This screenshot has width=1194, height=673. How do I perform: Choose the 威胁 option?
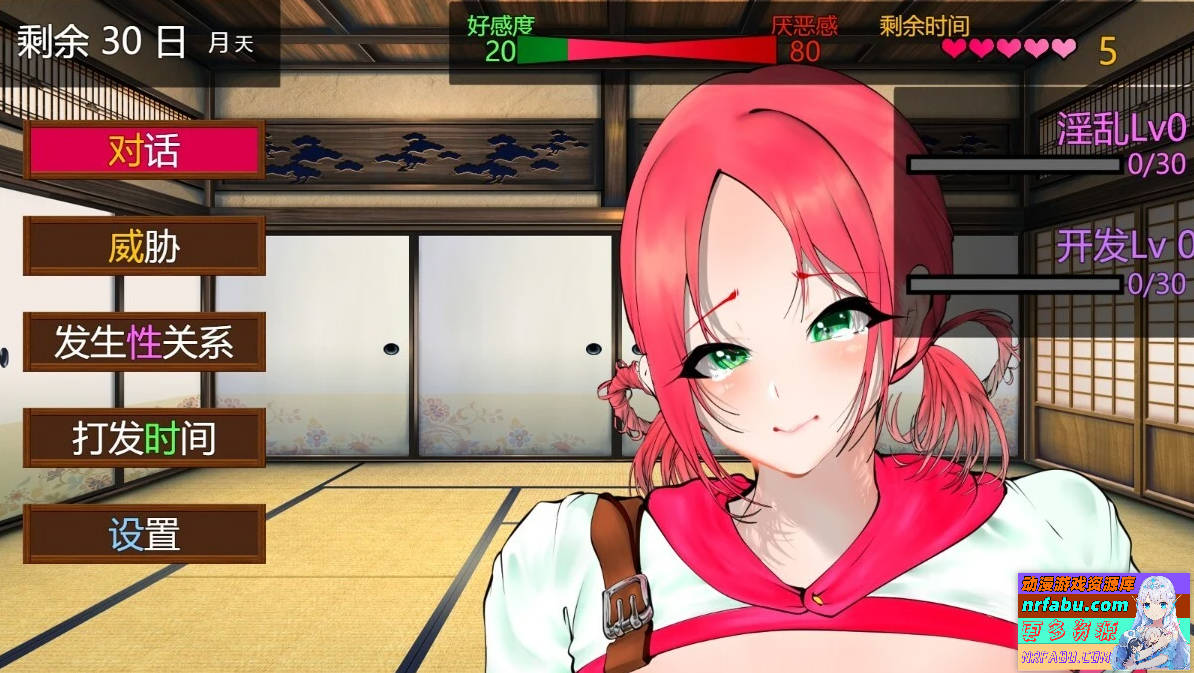144,247
